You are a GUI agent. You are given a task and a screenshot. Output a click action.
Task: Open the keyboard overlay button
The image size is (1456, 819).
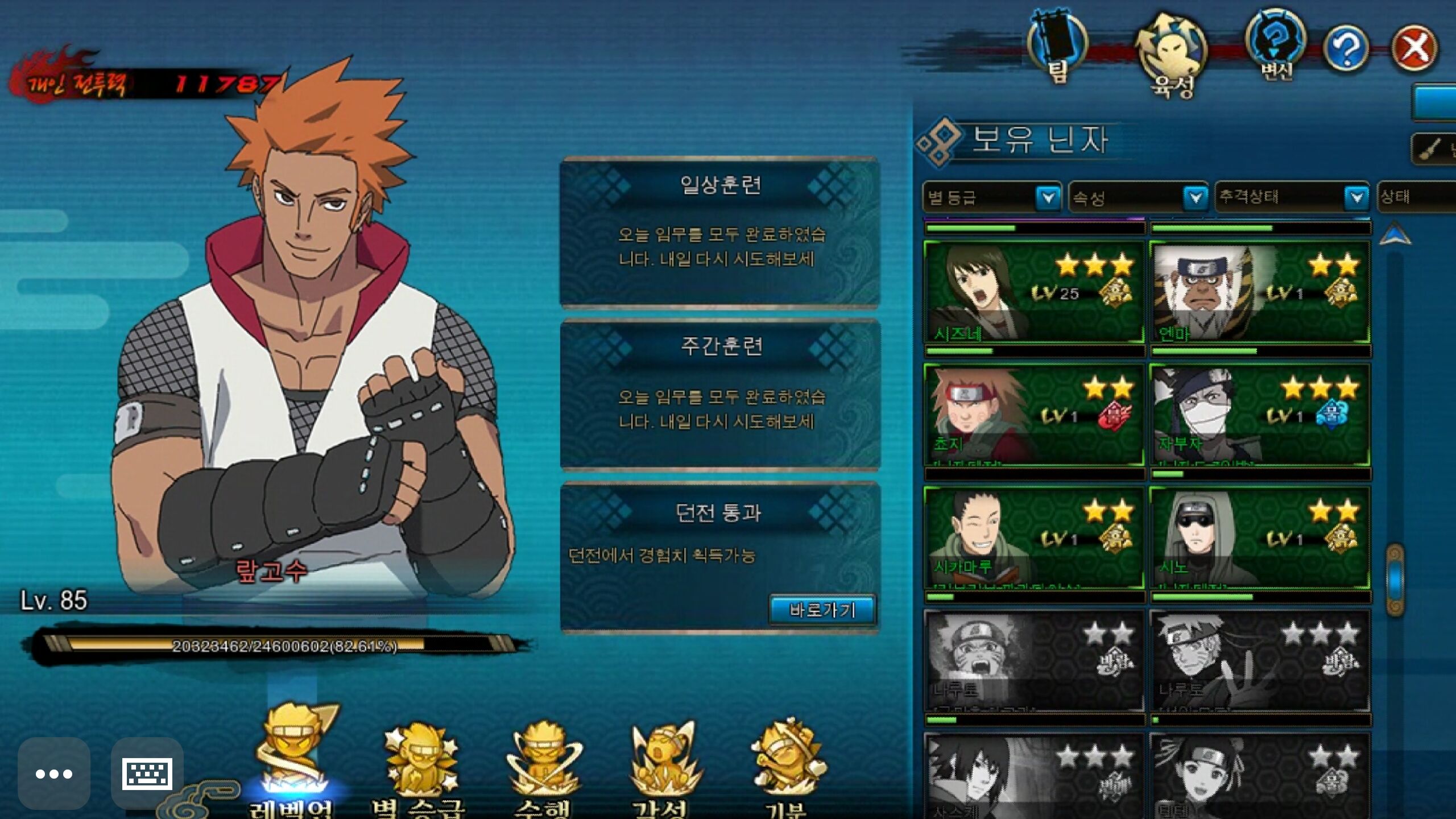point(147,773)
